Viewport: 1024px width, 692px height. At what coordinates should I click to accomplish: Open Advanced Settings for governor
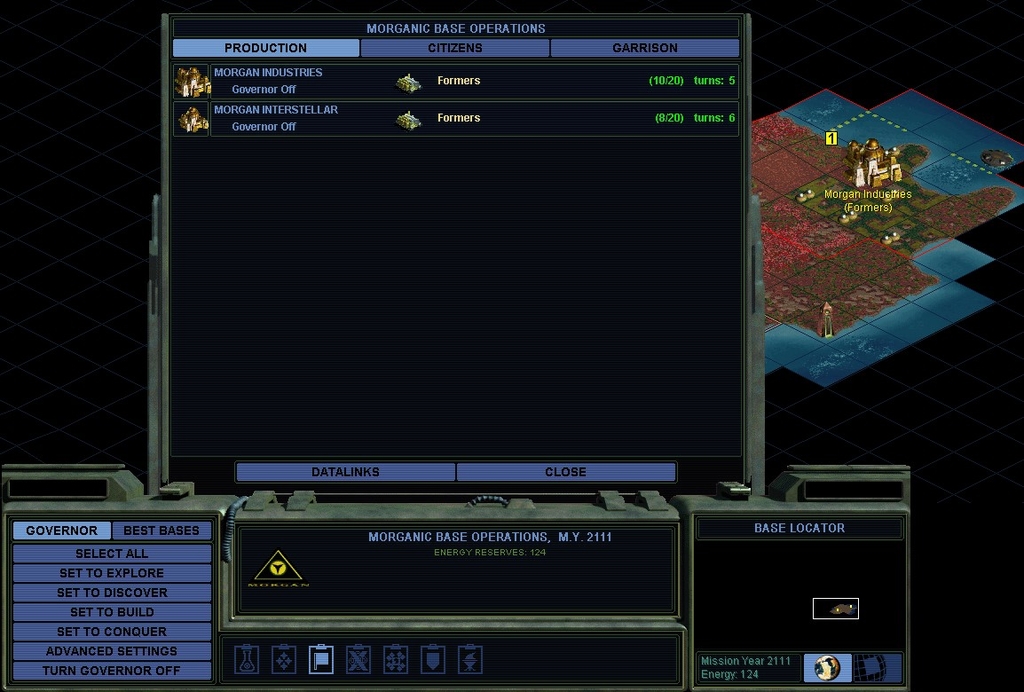tap(112, 651)
